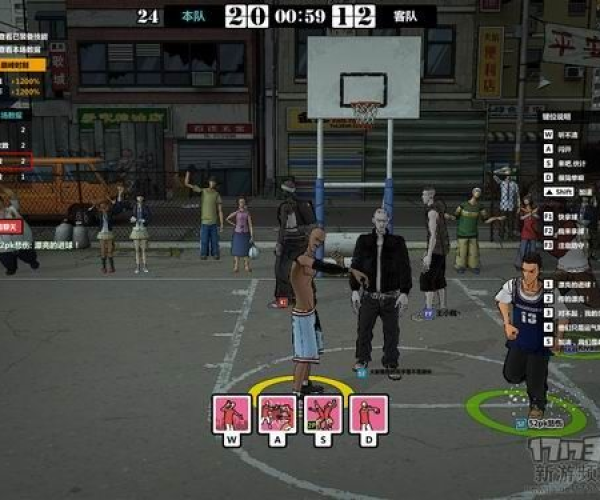
Task: Pick the skill card labeled D
Action: pos(369,413)
